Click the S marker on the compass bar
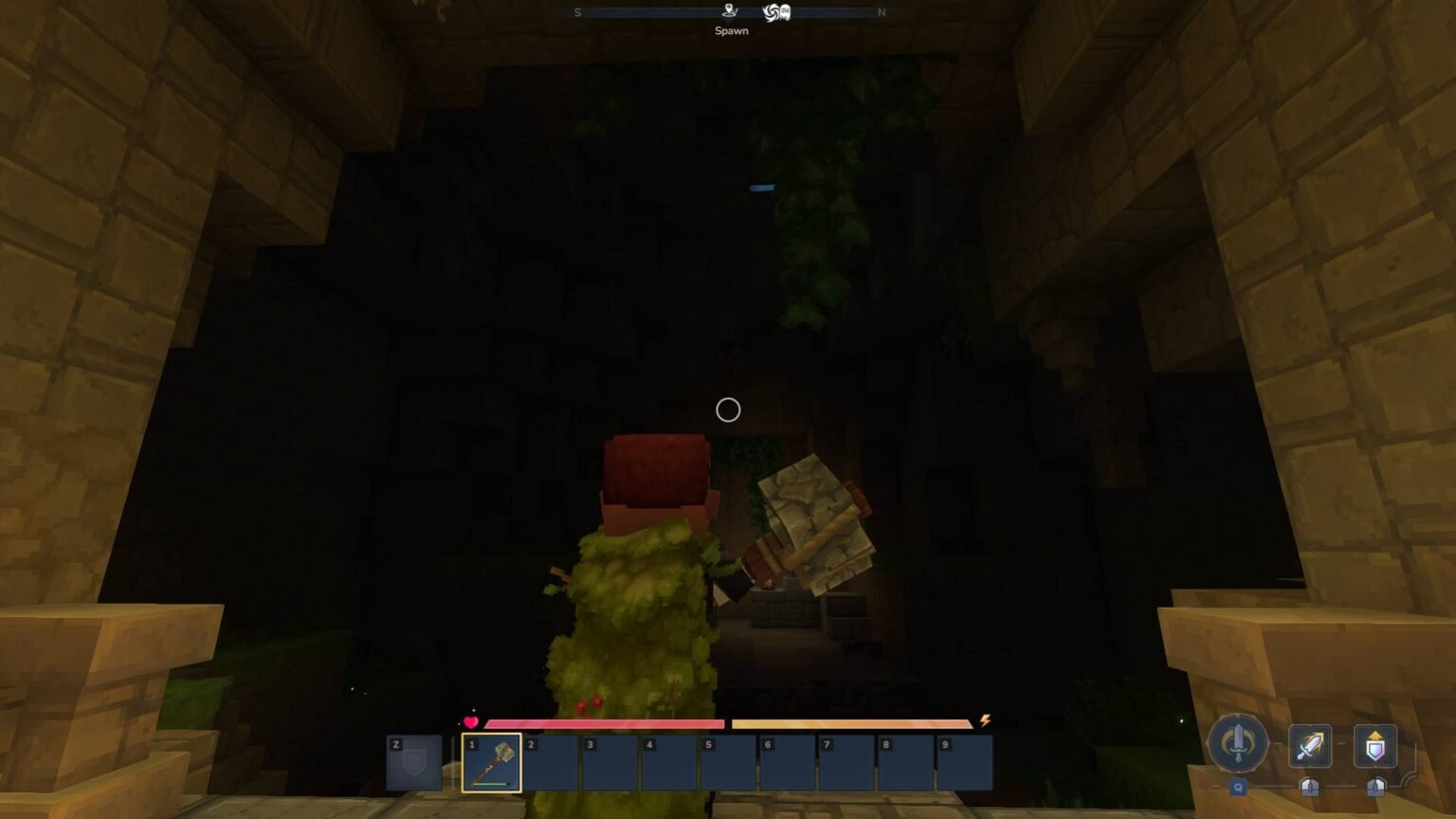The height and width of the screenshot is (819, 1456). point(578,11)
